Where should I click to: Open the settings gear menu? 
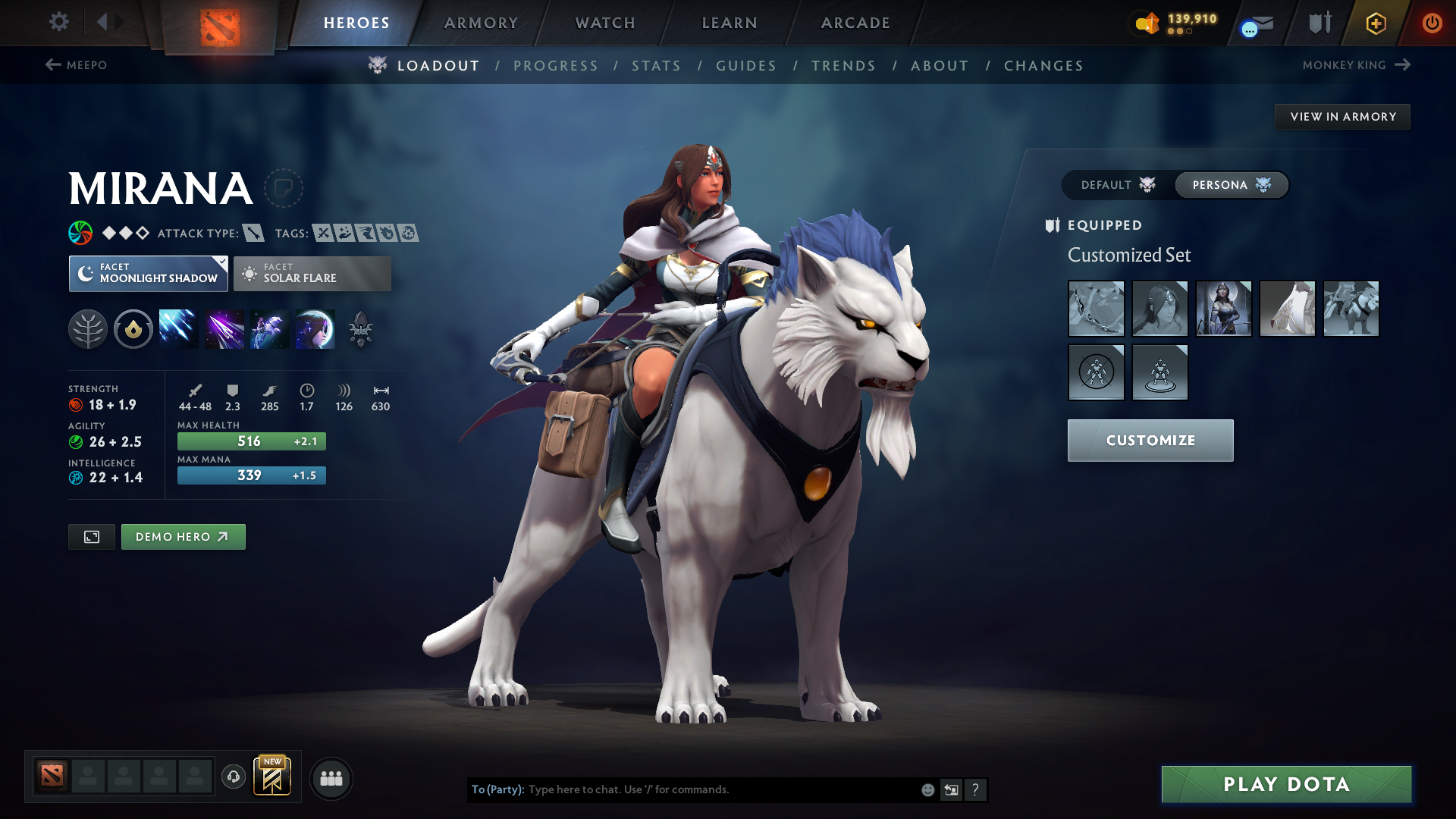point(59,22)
